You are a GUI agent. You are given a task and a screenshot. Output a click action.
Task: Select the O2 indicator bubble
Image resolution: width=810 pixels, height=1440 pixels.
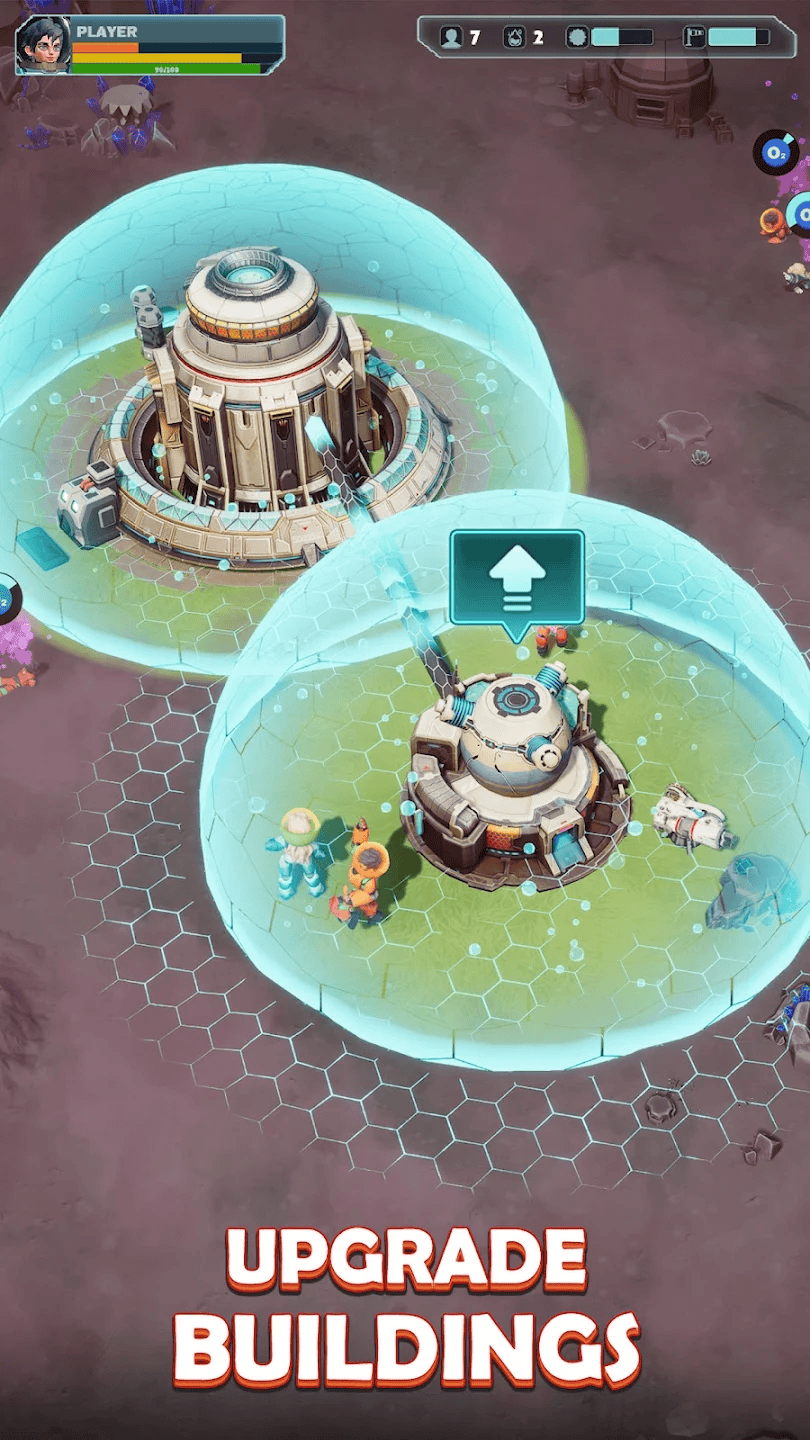(x=774, y=152)
